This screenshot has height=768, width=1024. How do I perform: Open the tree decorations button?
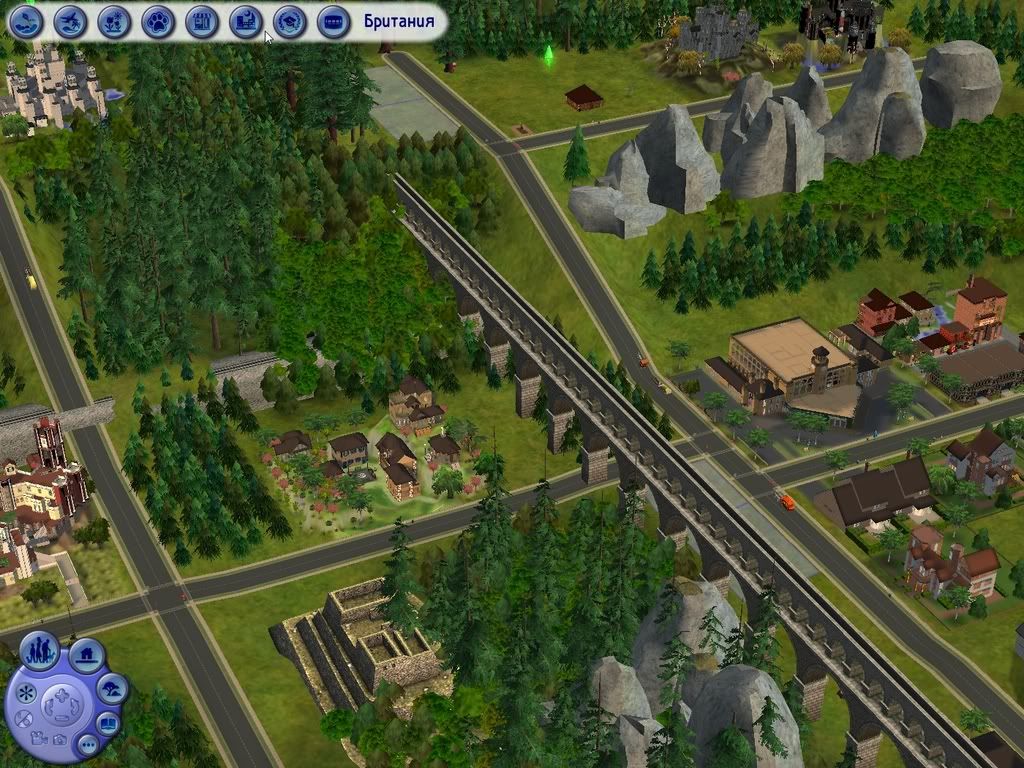(x=112, y=688)
